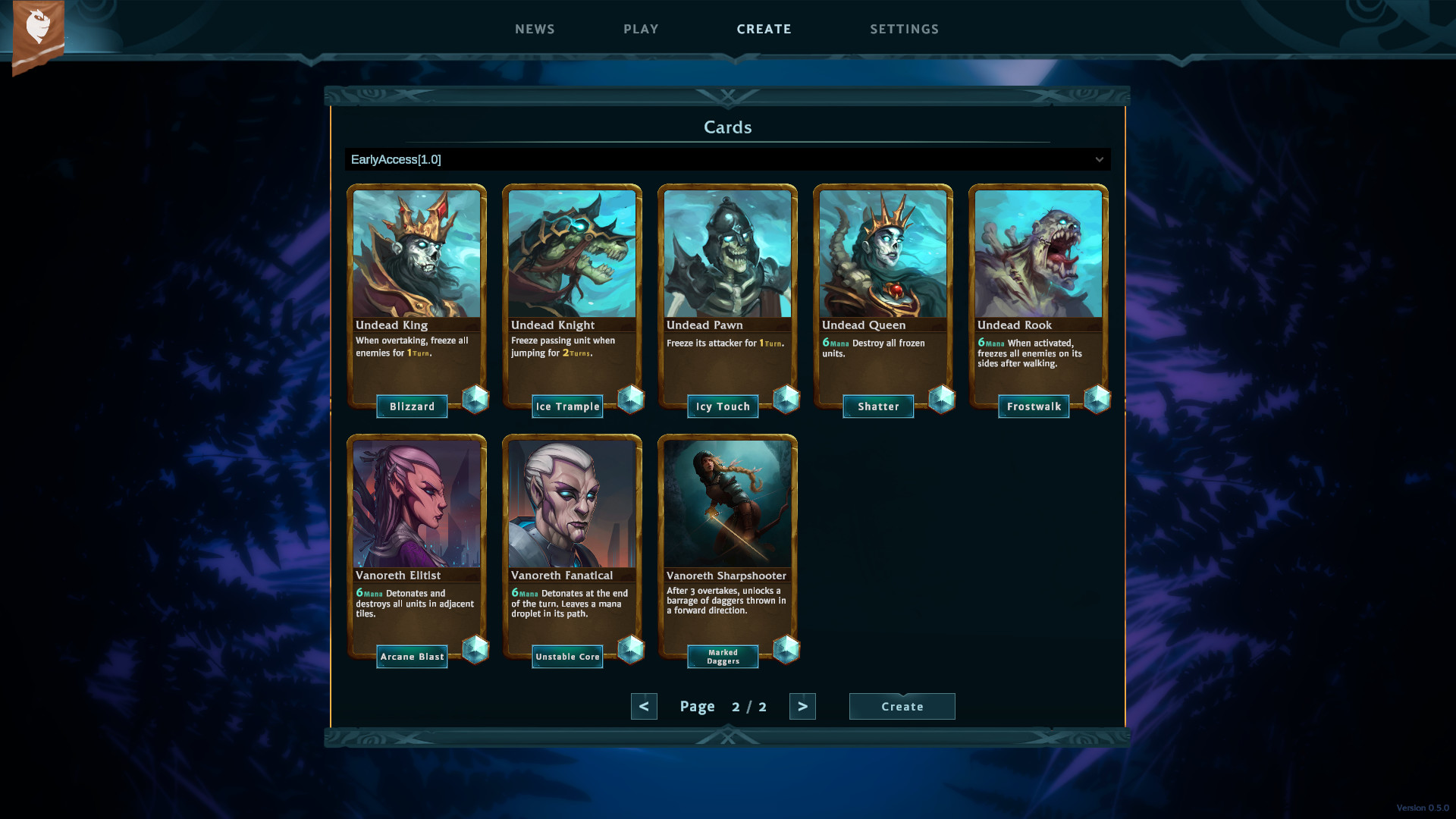1456x819 pixels.
Task: Switch to the Play tab
Action: click(641, 29)
